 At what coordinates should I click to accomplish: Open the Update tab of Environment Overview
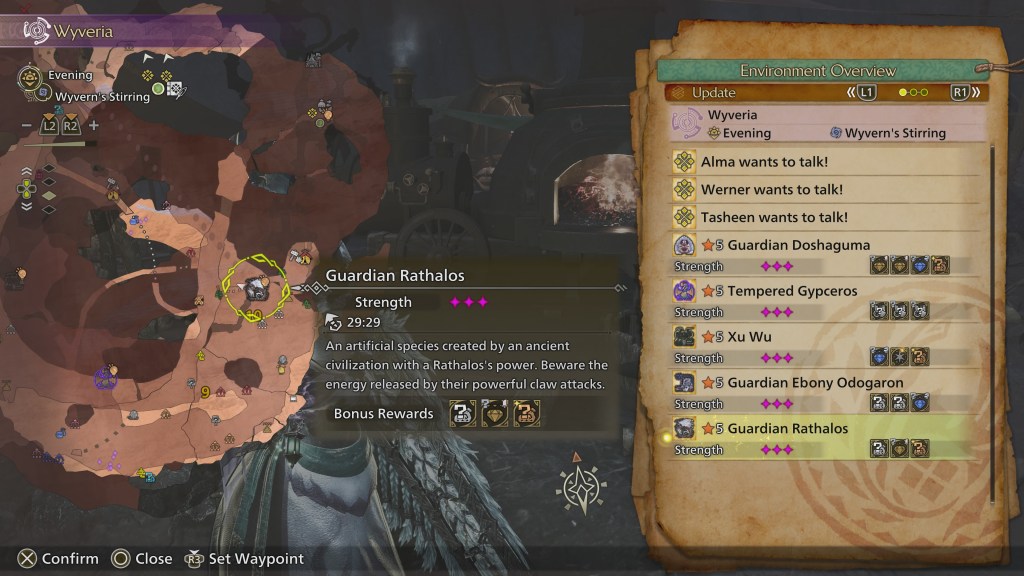pos(713,93)
